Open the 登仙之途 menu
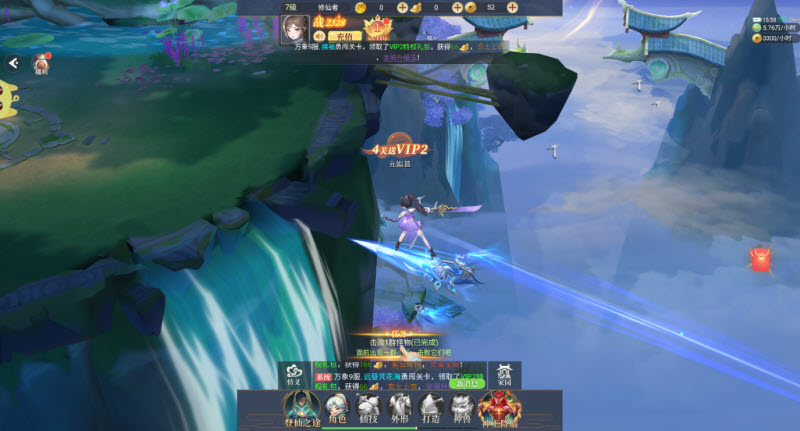This screenshot has width=800, height=431. 300,408
